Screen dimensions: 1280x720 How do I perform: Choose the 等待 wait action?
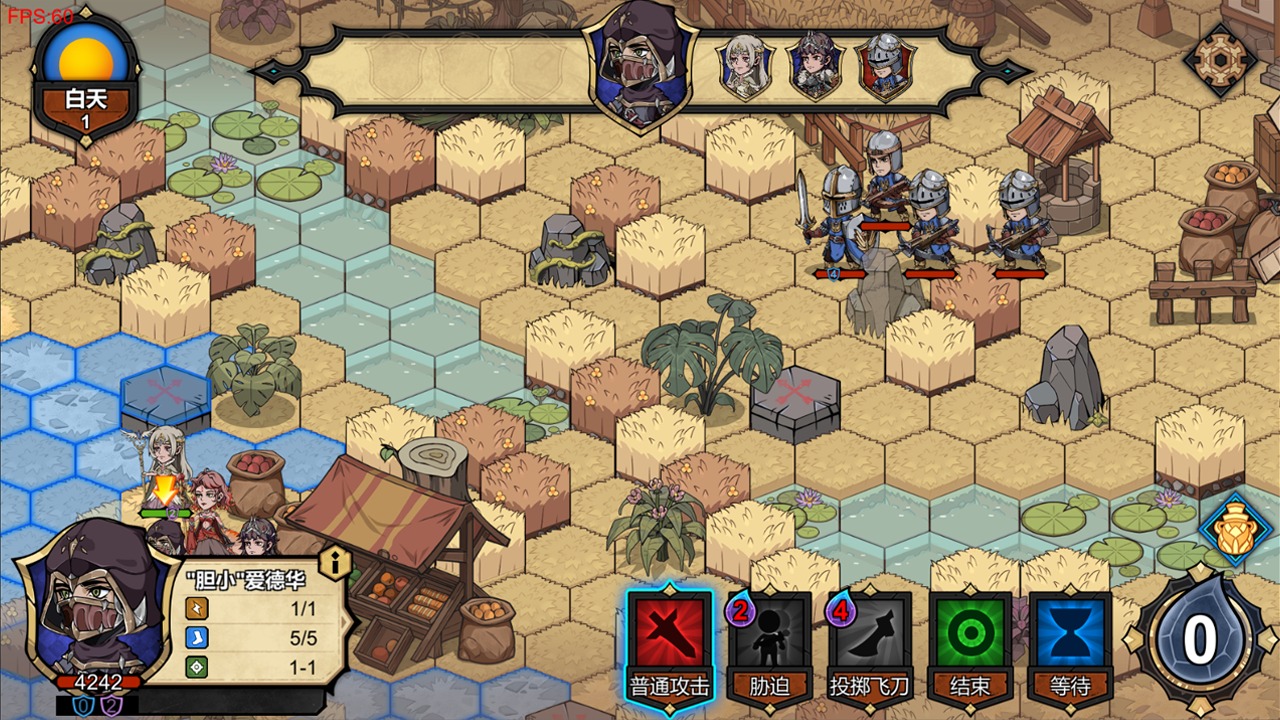1070,638
